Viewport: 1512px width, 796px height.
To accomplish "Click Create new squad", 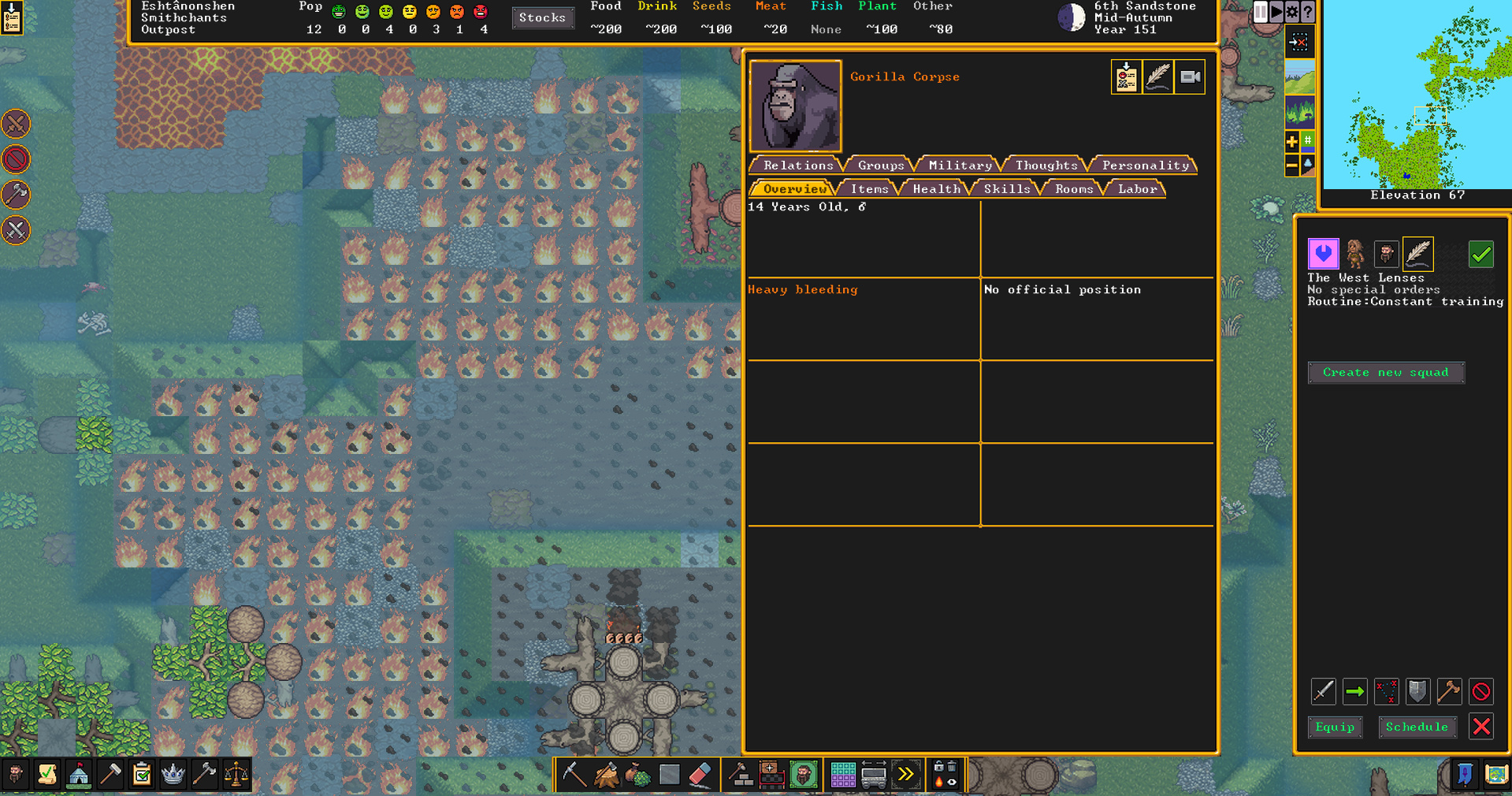I will pos(1385,373).
